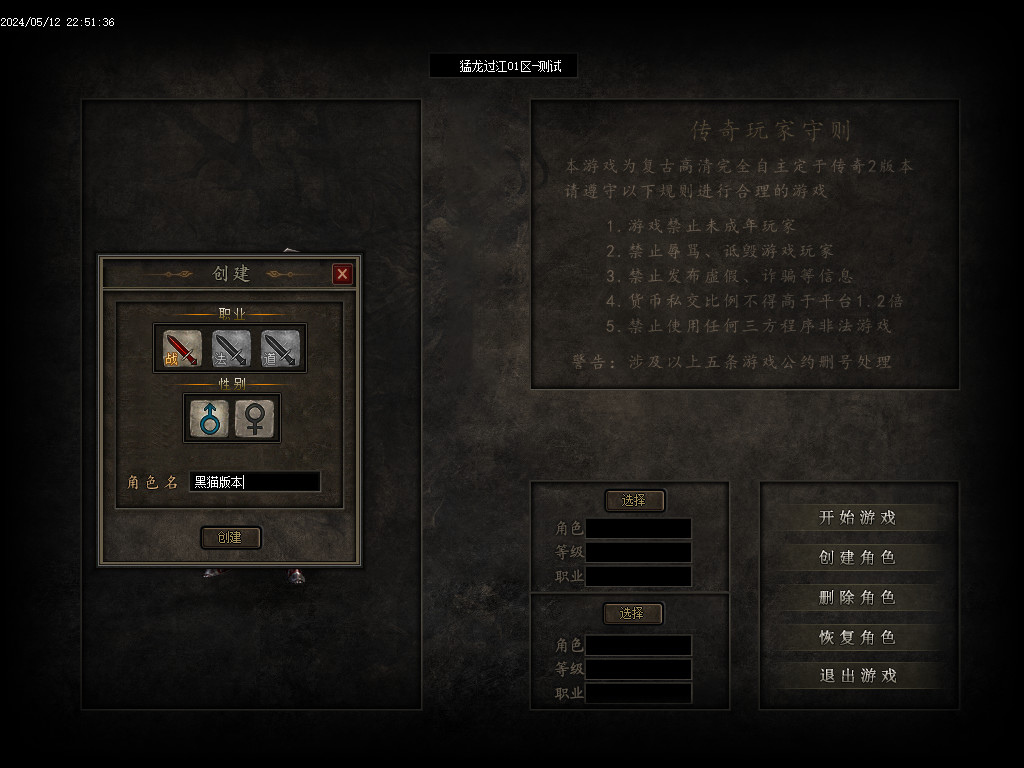Select the warrior (战) class icon
Screen dimensions: 1024x768
point(182,348)
